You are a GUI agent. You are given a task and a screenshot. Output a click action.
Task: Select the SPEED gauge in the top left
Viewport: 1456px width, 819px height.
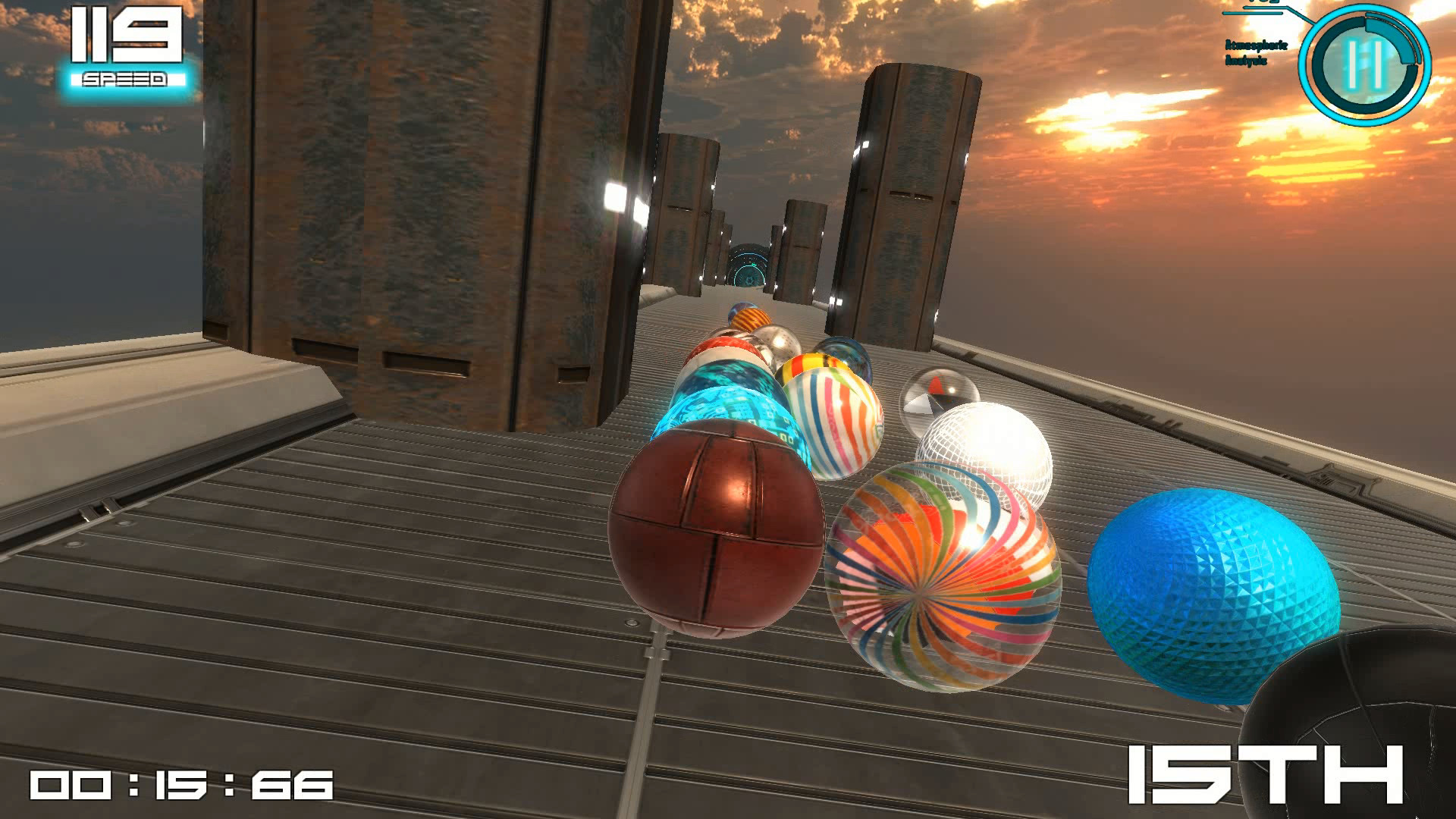tap(125, 45)
